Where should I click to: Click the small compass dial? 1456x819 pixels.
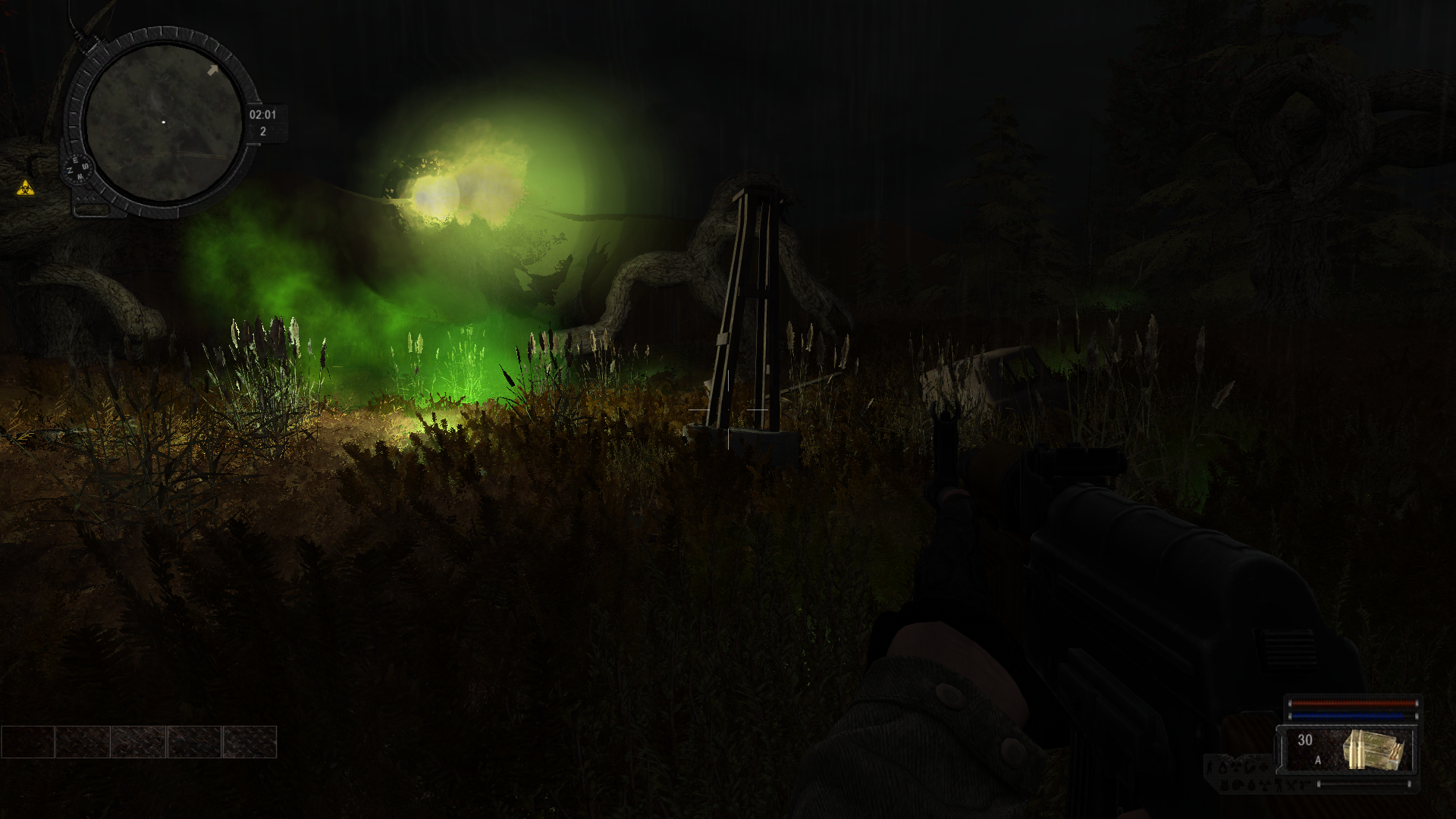point(77,169)
